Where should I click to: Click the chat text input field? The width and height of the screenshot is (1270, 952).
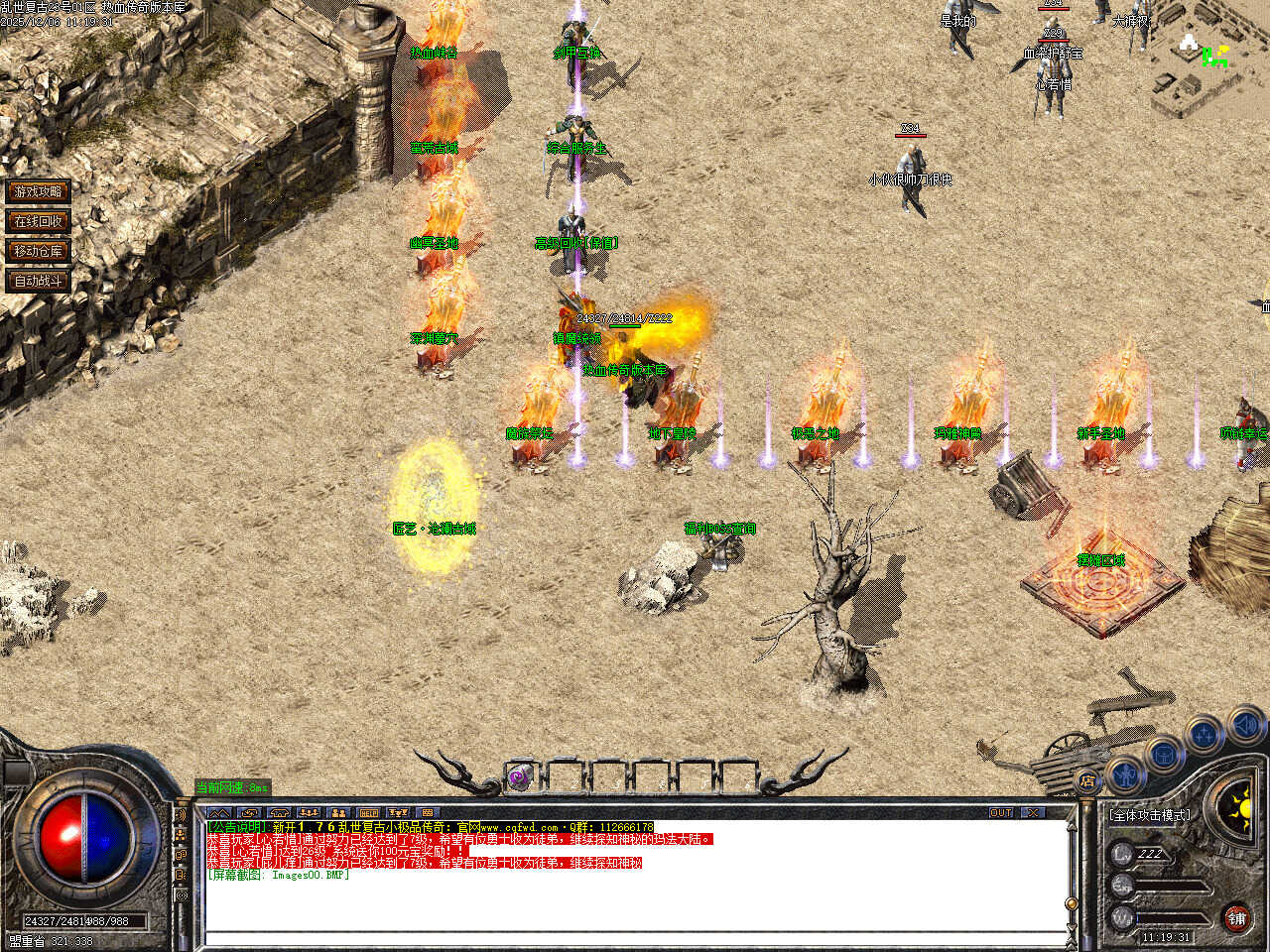(635, 937)
